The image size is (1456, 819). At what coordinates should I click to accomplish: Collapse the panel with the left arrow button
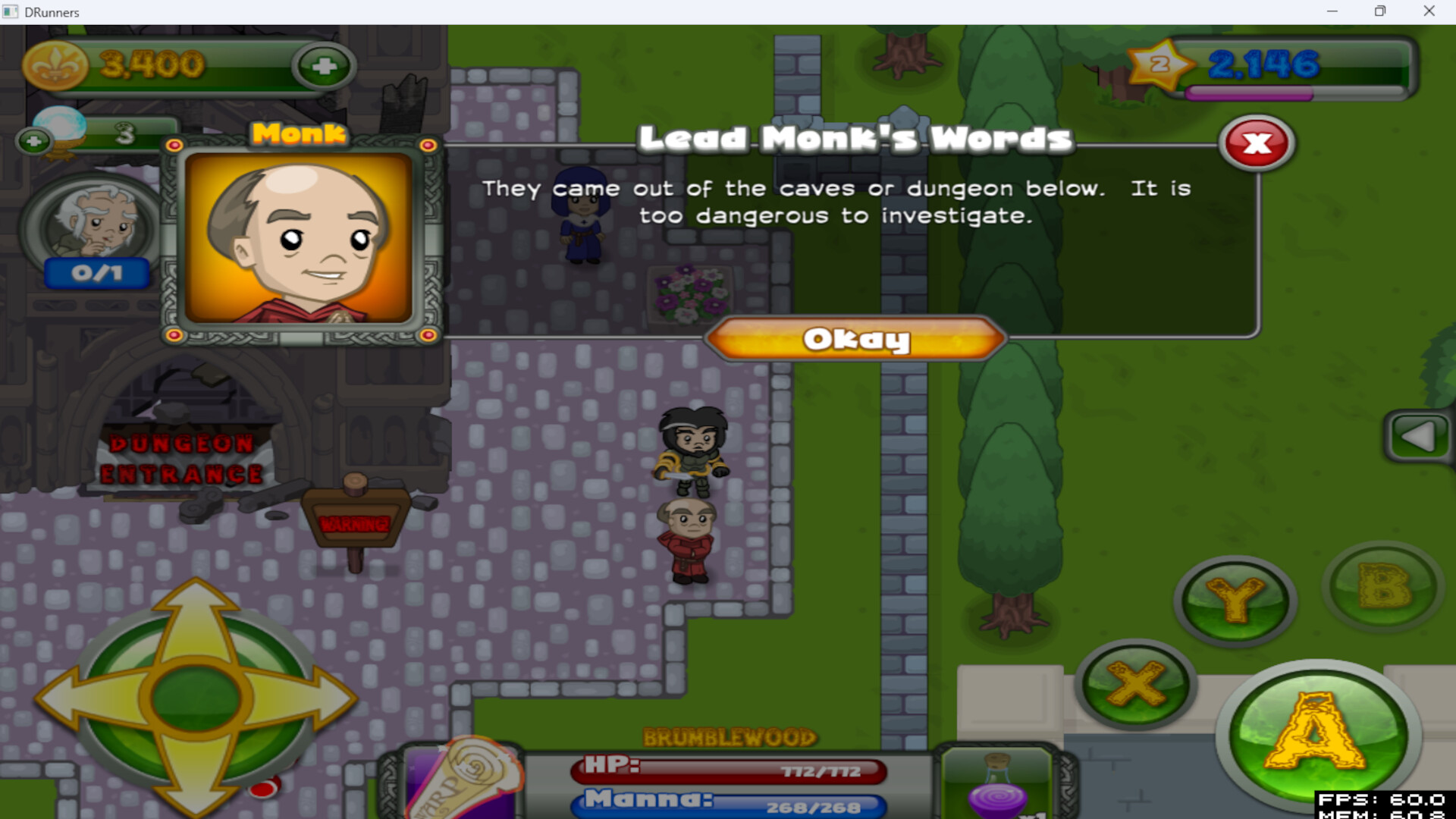tap(1420, 436)
